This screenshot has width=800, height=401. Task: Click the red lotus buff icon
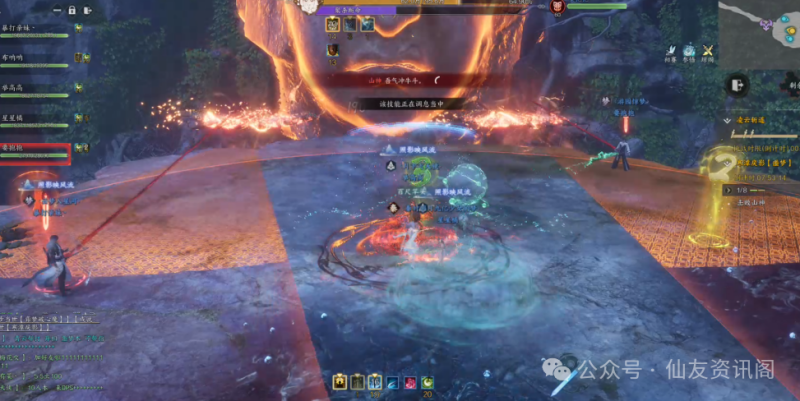click(x=410, y=381)
